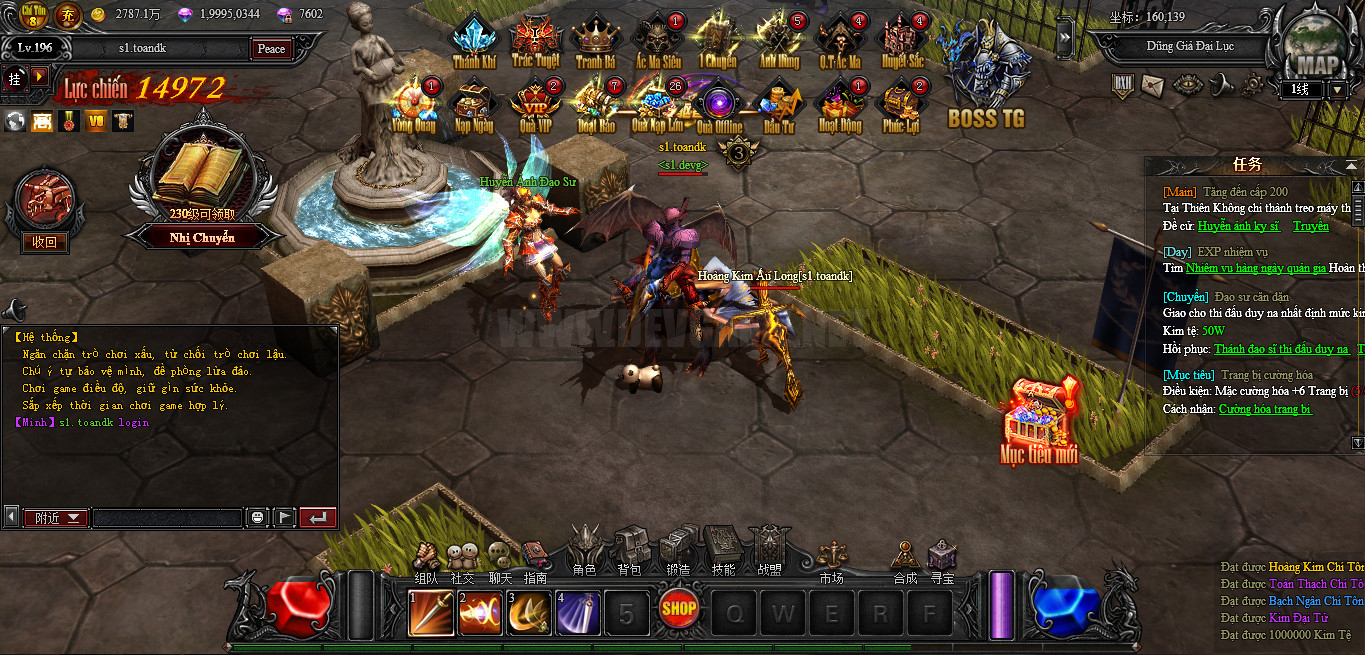Open the 背包 backpack
This screenshot has height=655, width=1365.
coord(630,550)
